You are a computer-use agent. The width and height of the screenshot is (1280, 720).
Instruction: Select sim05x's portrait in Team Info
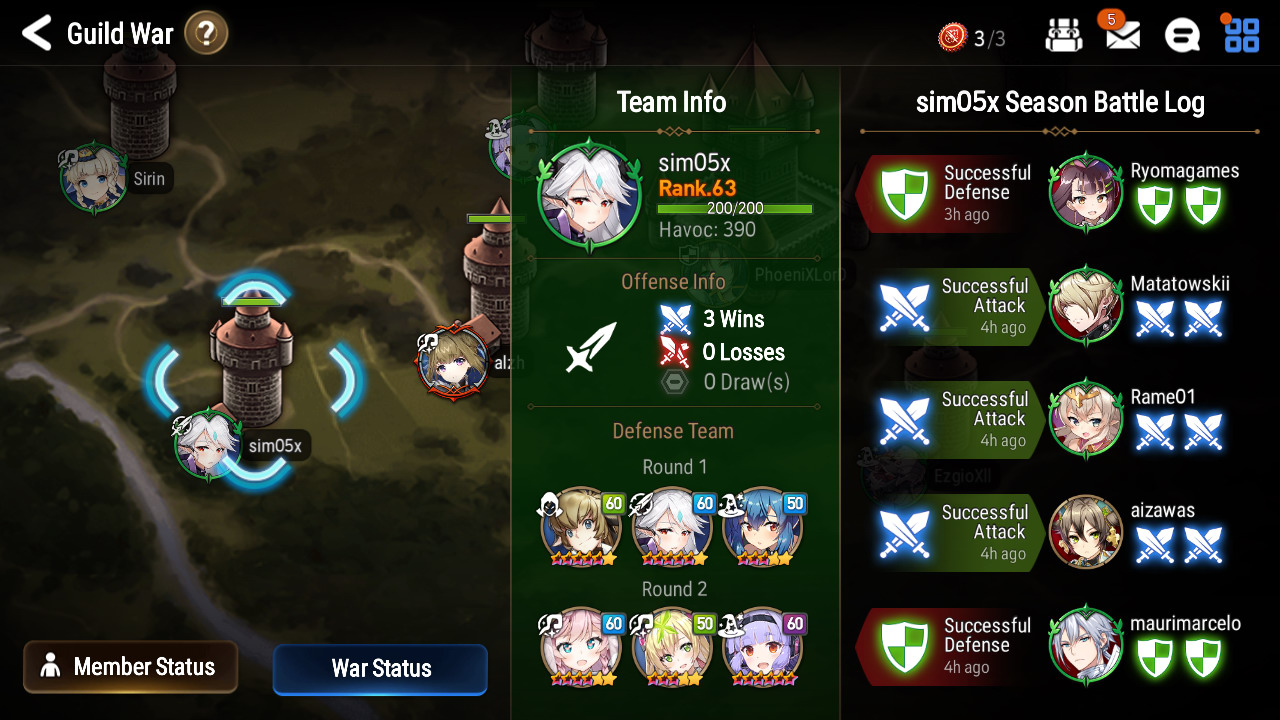tap(590, 196)
